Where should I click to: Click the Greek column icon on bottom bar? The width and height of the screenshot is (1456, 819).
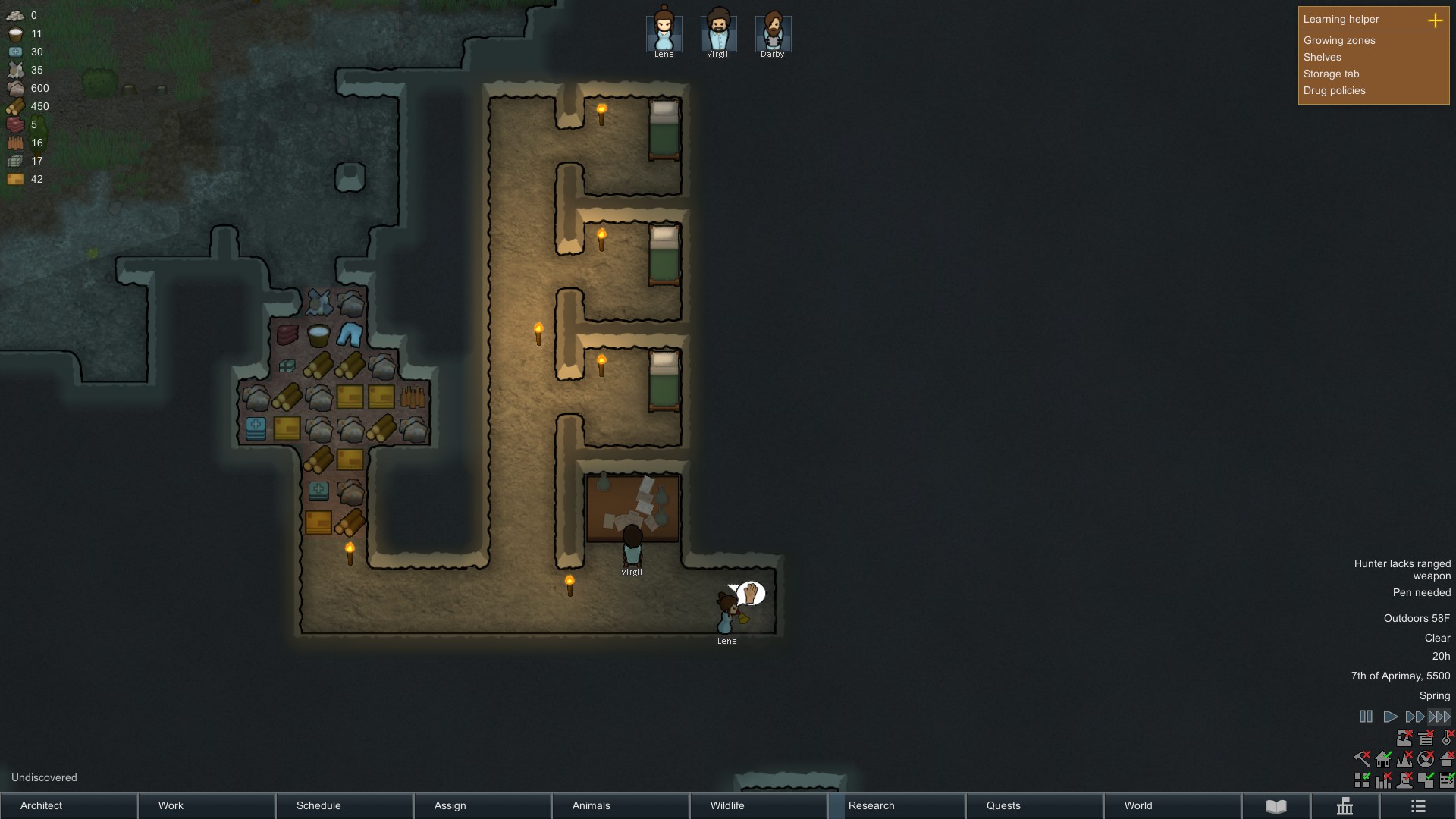[x=1346, y=806]
